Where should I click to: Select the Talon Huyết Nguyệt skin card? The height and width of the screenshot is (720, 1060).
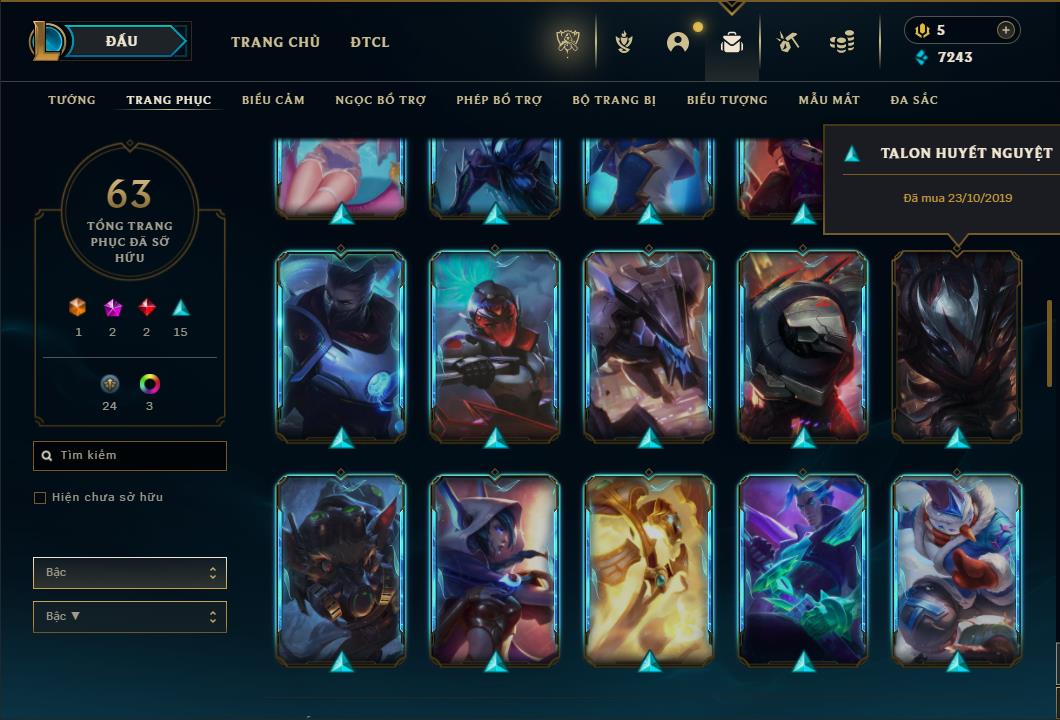(957, 345)
